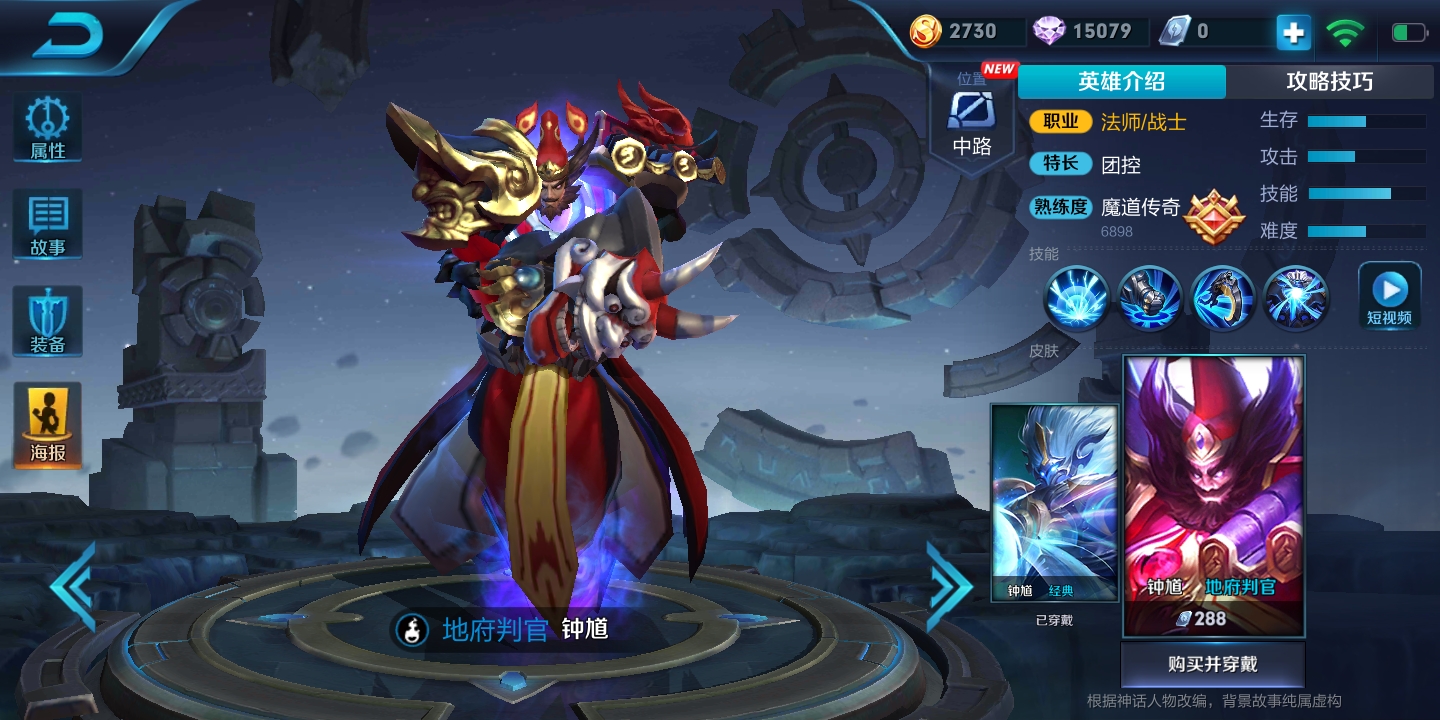Click the blue plus button to add currency
Viewport: 1440px width, 720px height.
pos(1293,33)
